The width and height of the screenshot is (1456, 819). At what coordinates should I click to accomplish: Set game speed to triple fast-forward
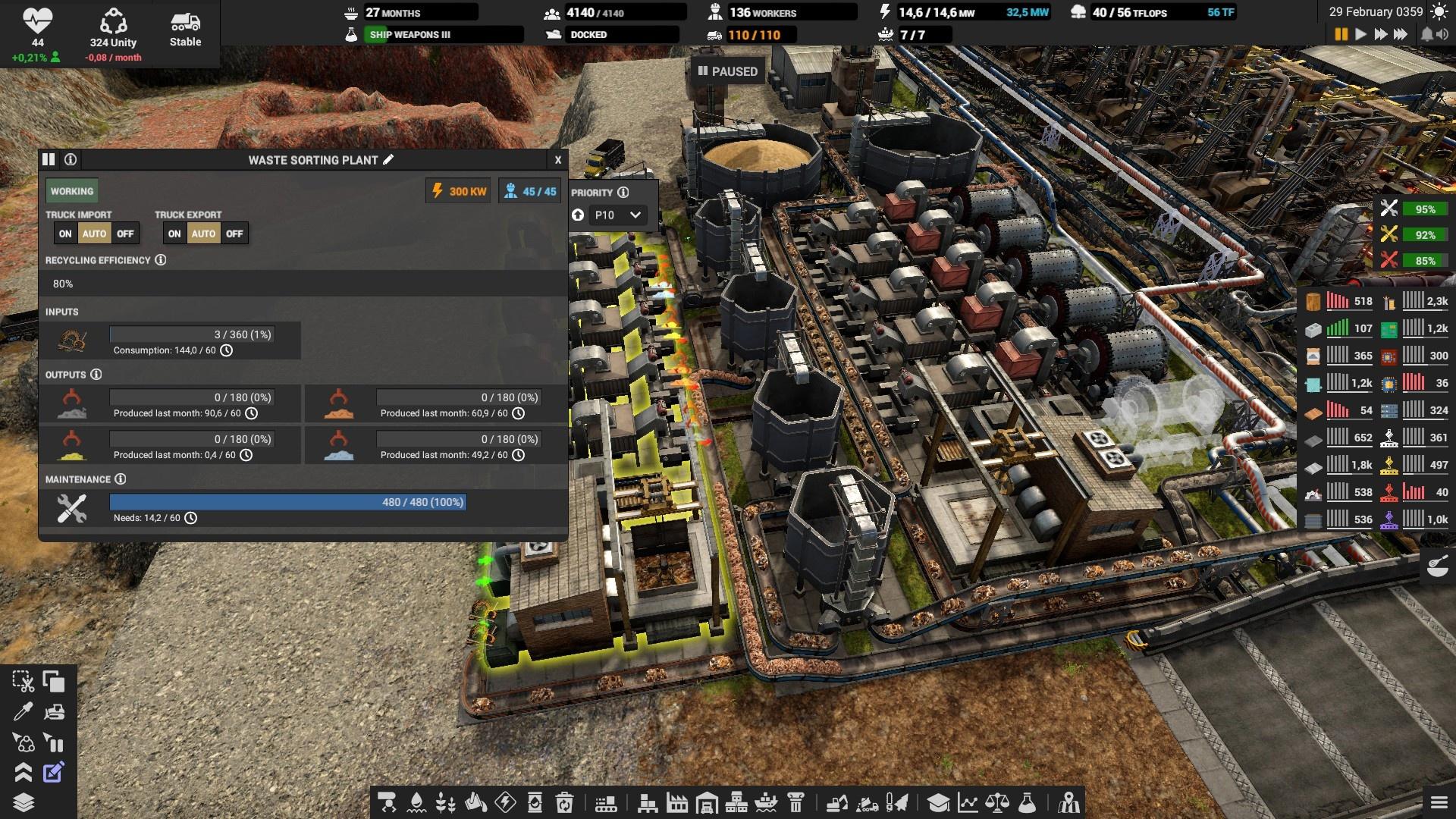[x=1400, y=34]
